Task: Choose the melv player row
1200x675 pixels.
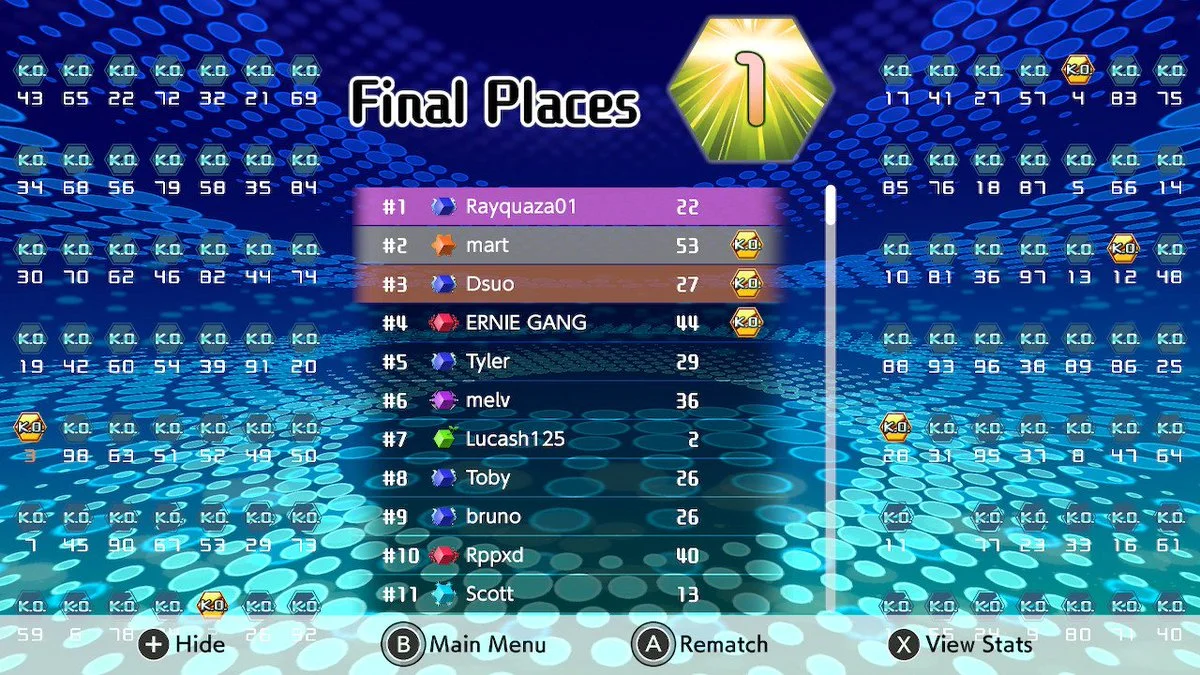Action: [x=567, y=400]
